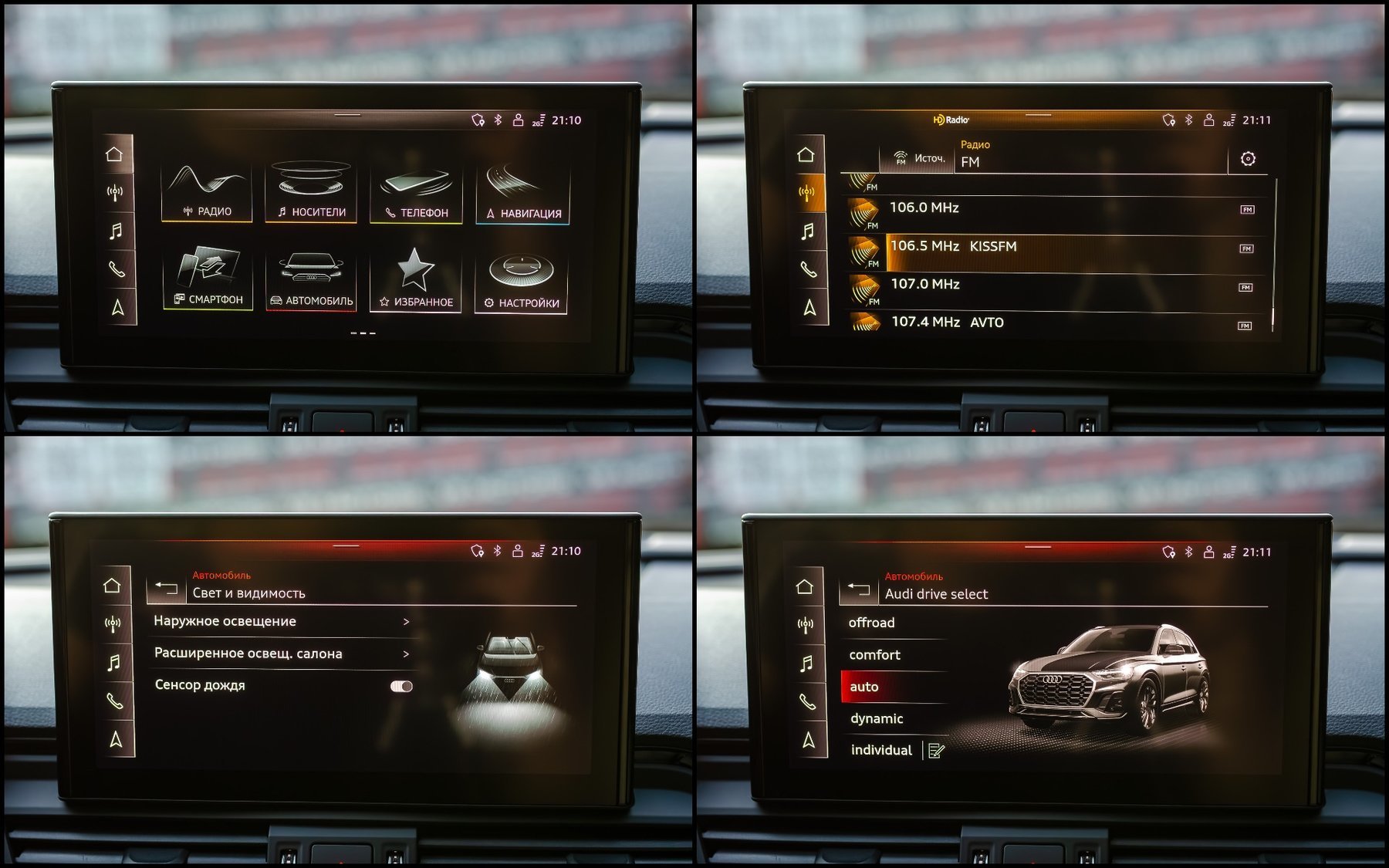Open Наружное освещение submenu
Screen dimensions: 1389x868
click(282, 622)
